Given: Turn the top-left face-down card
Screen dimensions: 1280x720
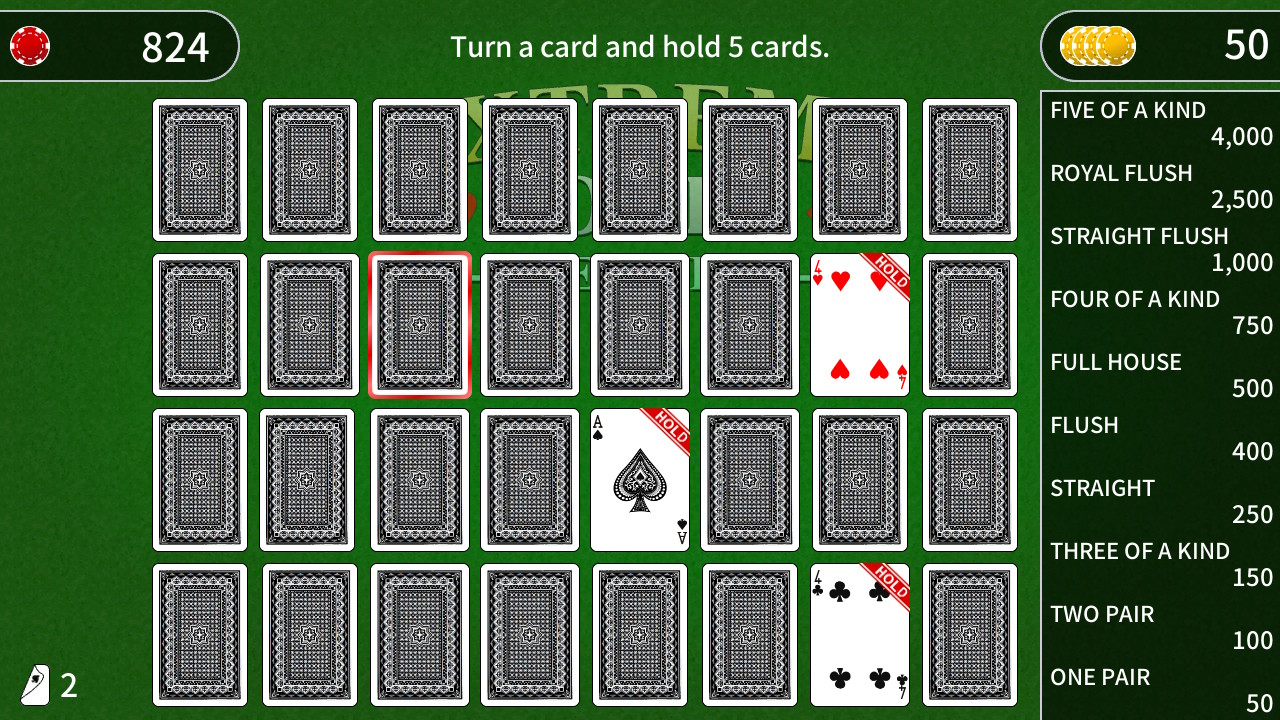Looking at the screenshot, I should (199, 168).
